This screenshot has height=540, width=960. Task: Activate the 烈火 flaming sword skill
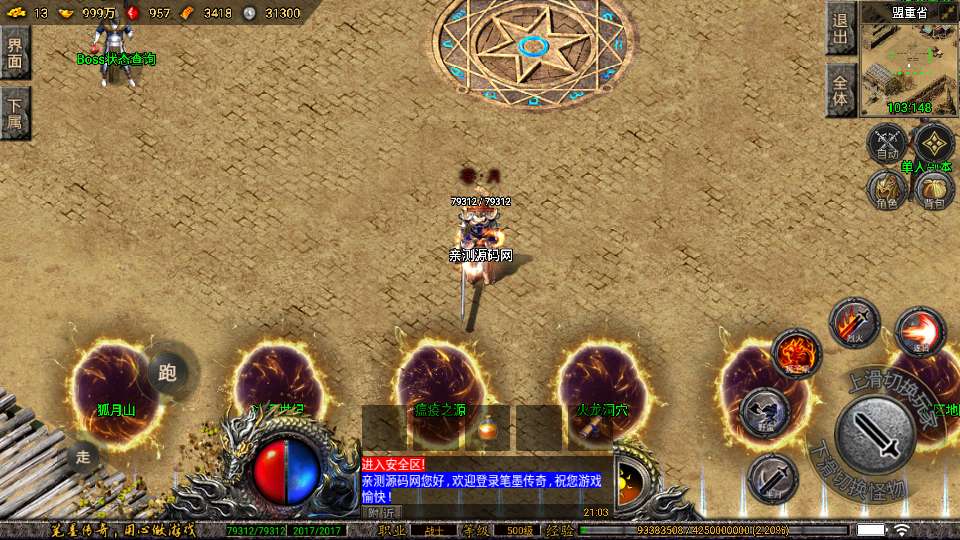(854, 323)
